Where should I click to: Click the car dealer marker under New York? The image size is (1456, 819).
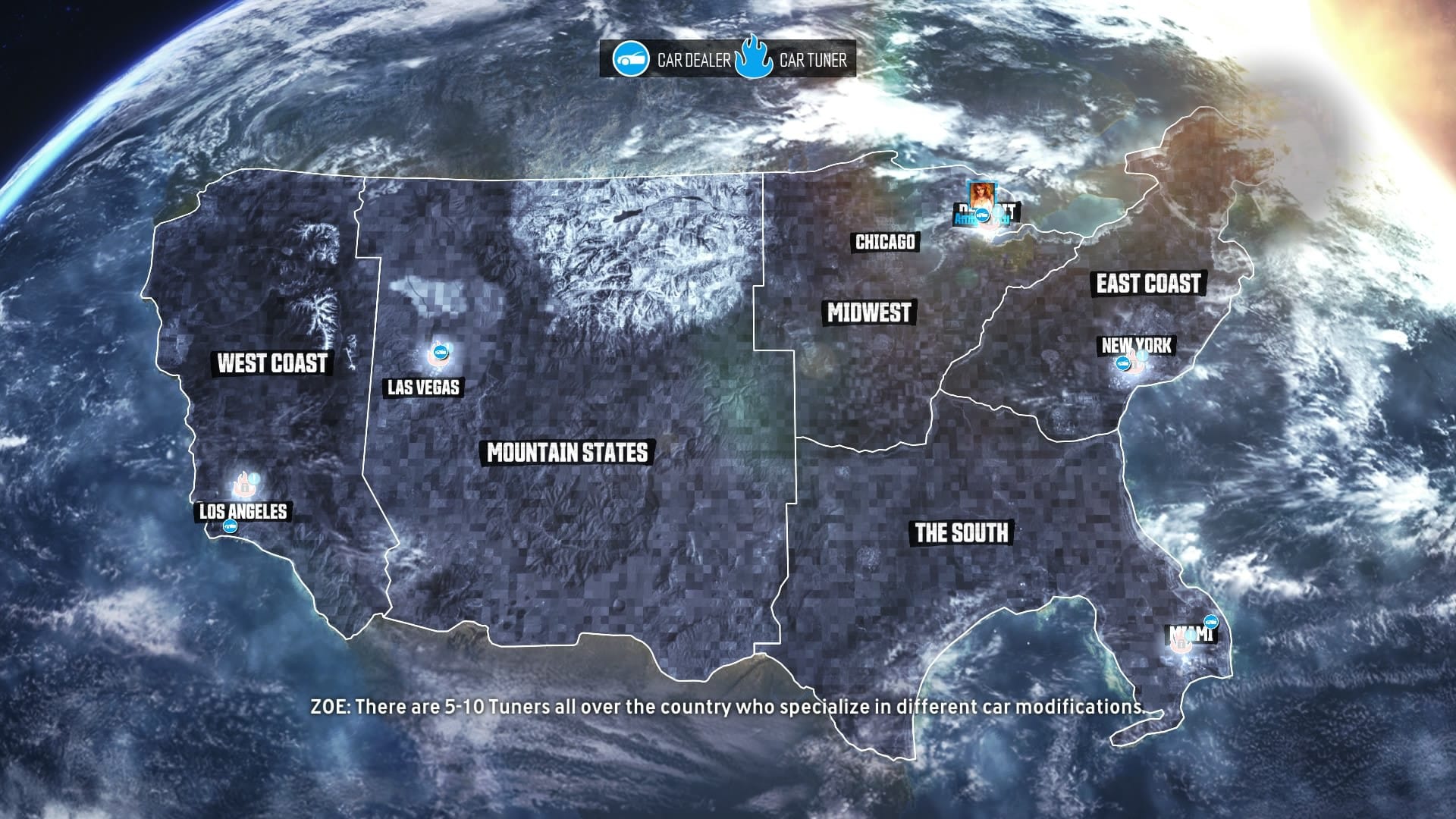point(1122,364)
